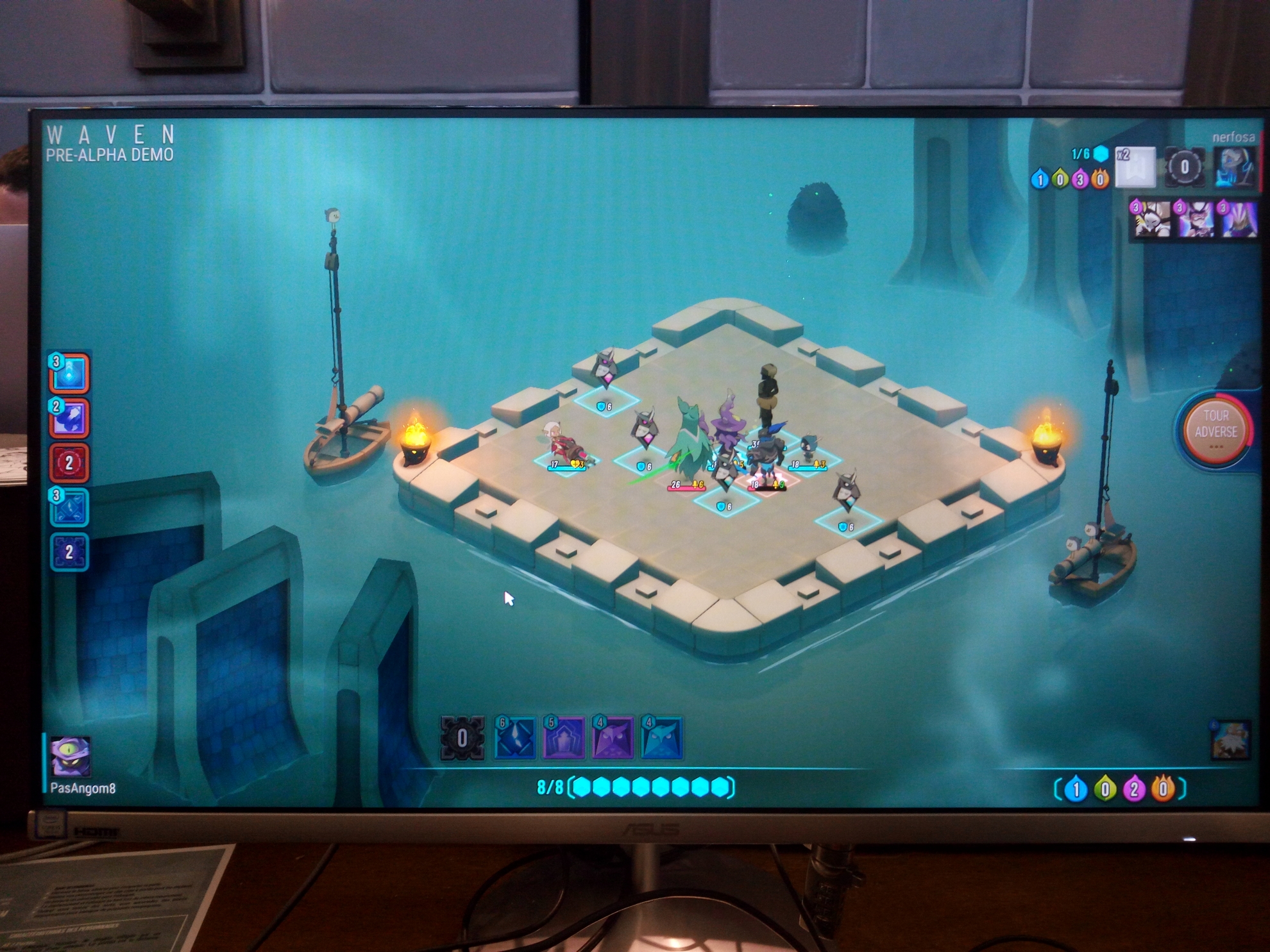Open the bearded companion portrait at bottom right
The width and height of the screenshot is (1270, 952).
point(1230,740)
